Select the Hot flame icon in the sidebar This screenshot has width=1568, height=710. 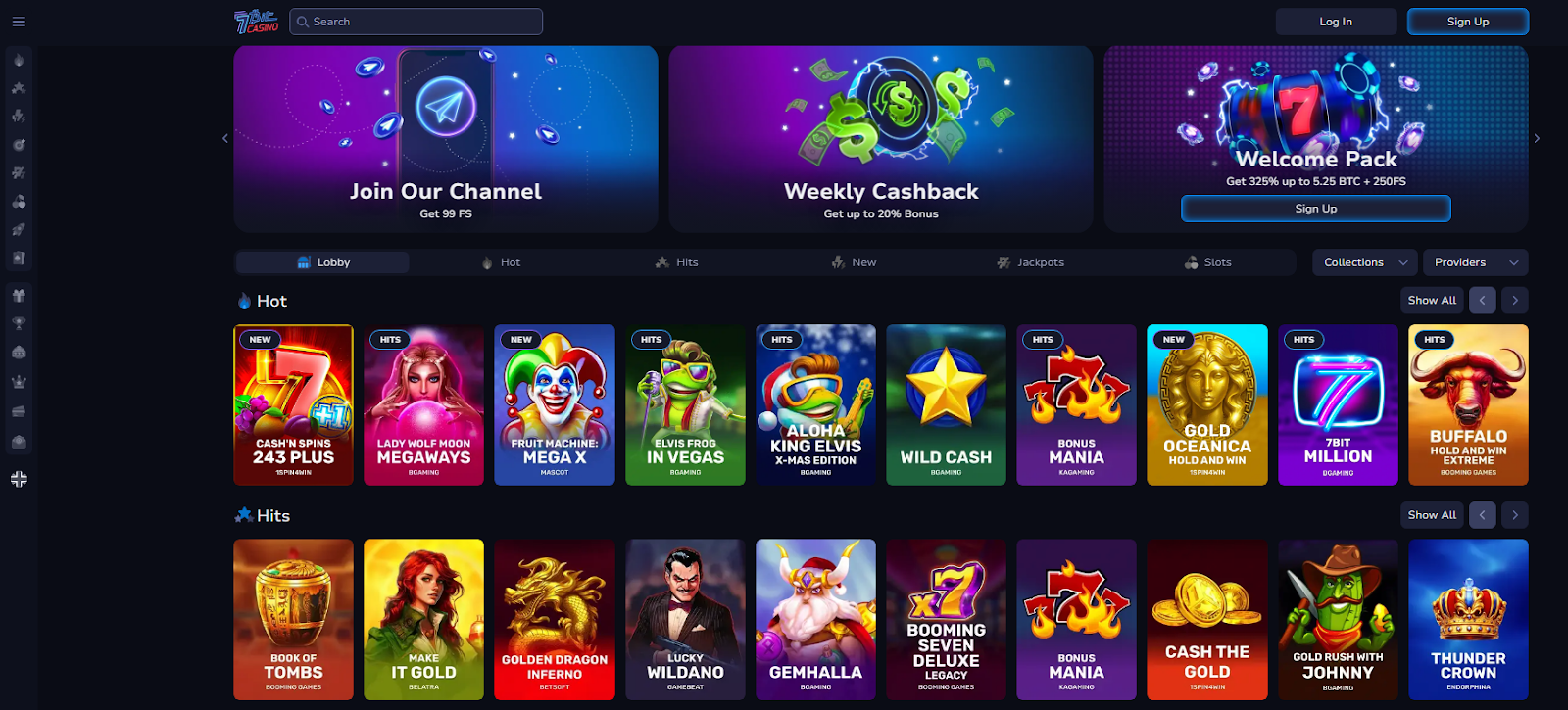[19, 59]
